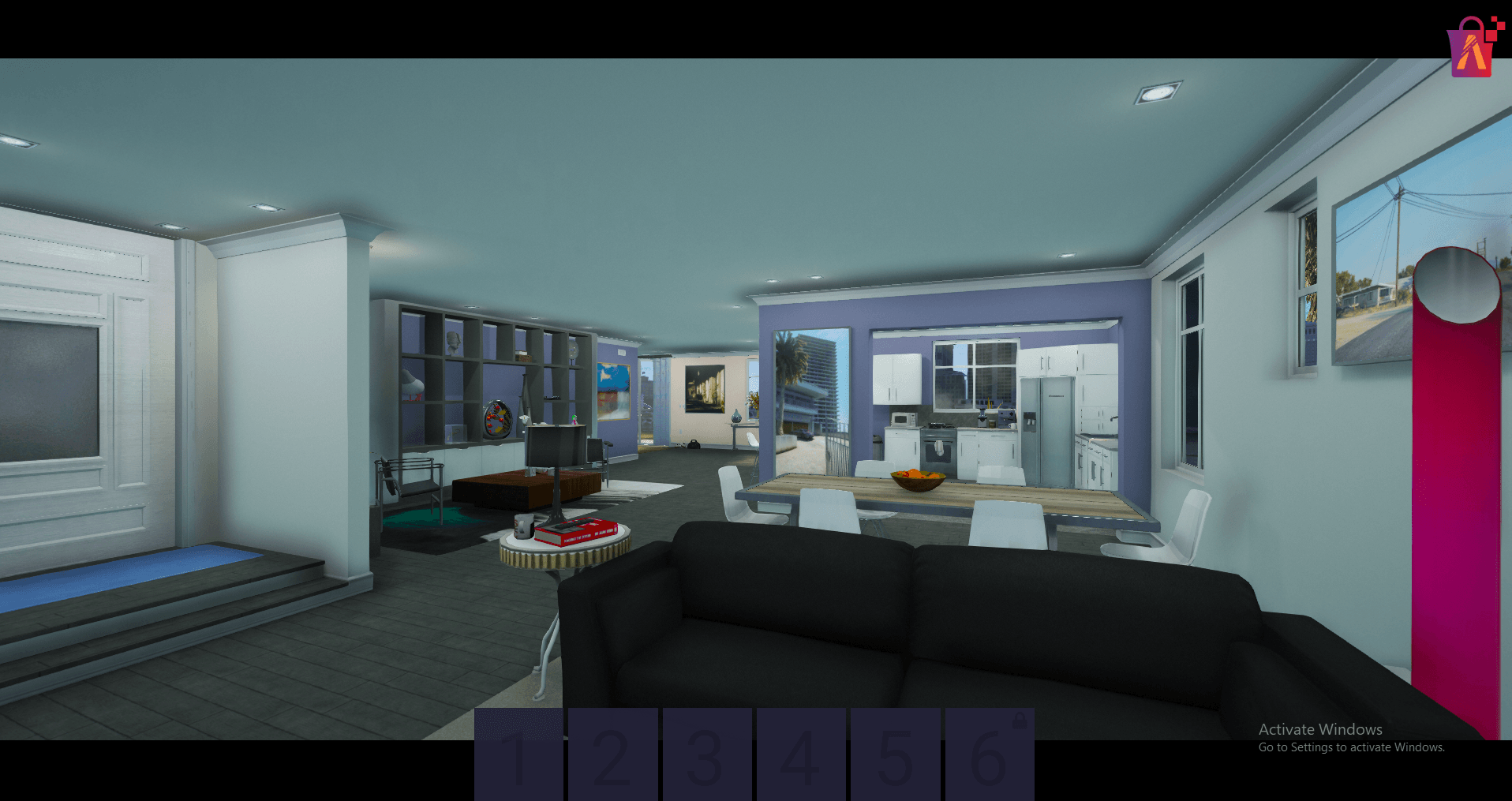Viewport: 1512px width, 801px height.
Task: Select hotbar slot 2
Action: click(613, 754)
